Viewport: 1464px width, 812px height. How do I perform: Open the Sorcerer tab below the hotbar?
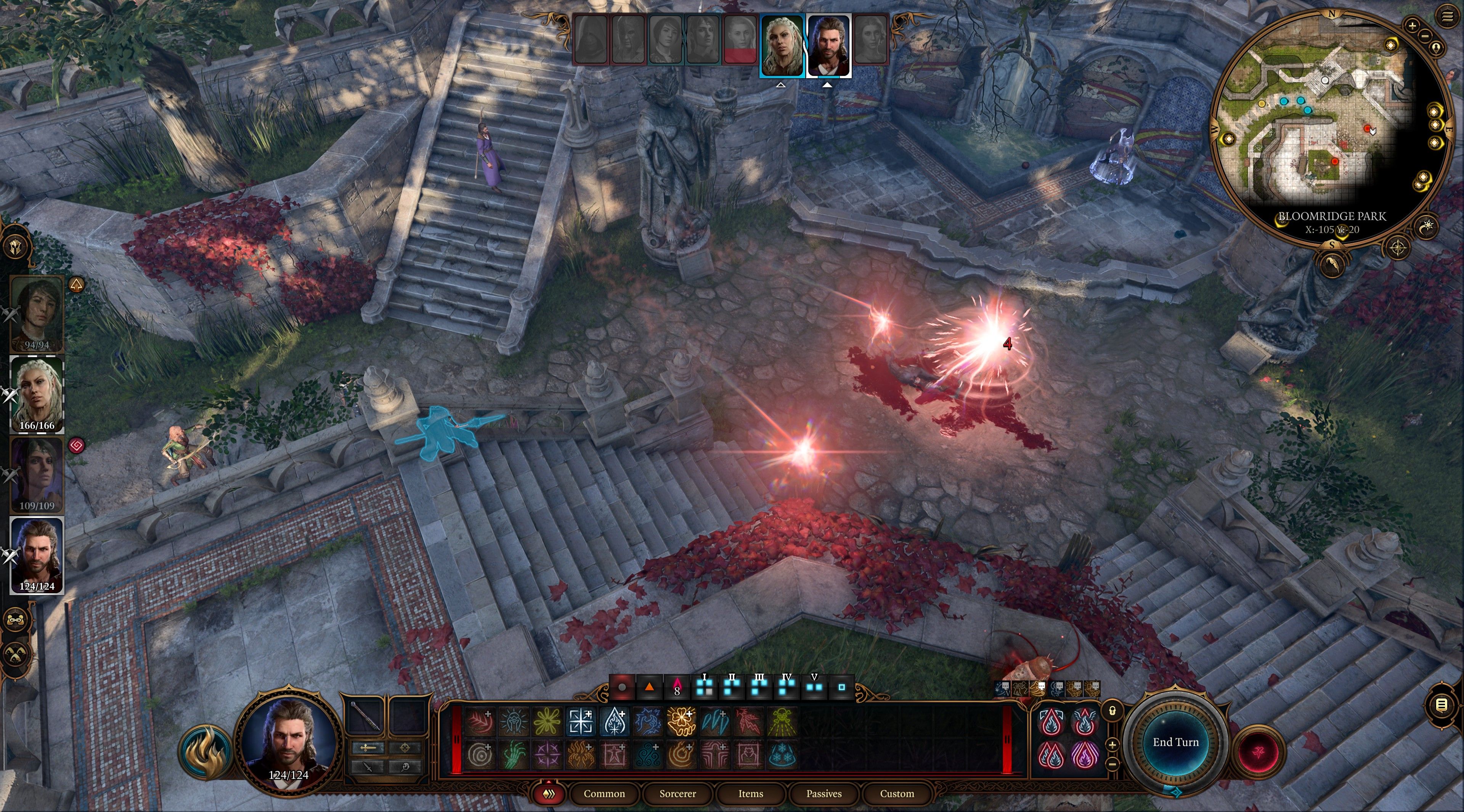(x=677, y=794)
